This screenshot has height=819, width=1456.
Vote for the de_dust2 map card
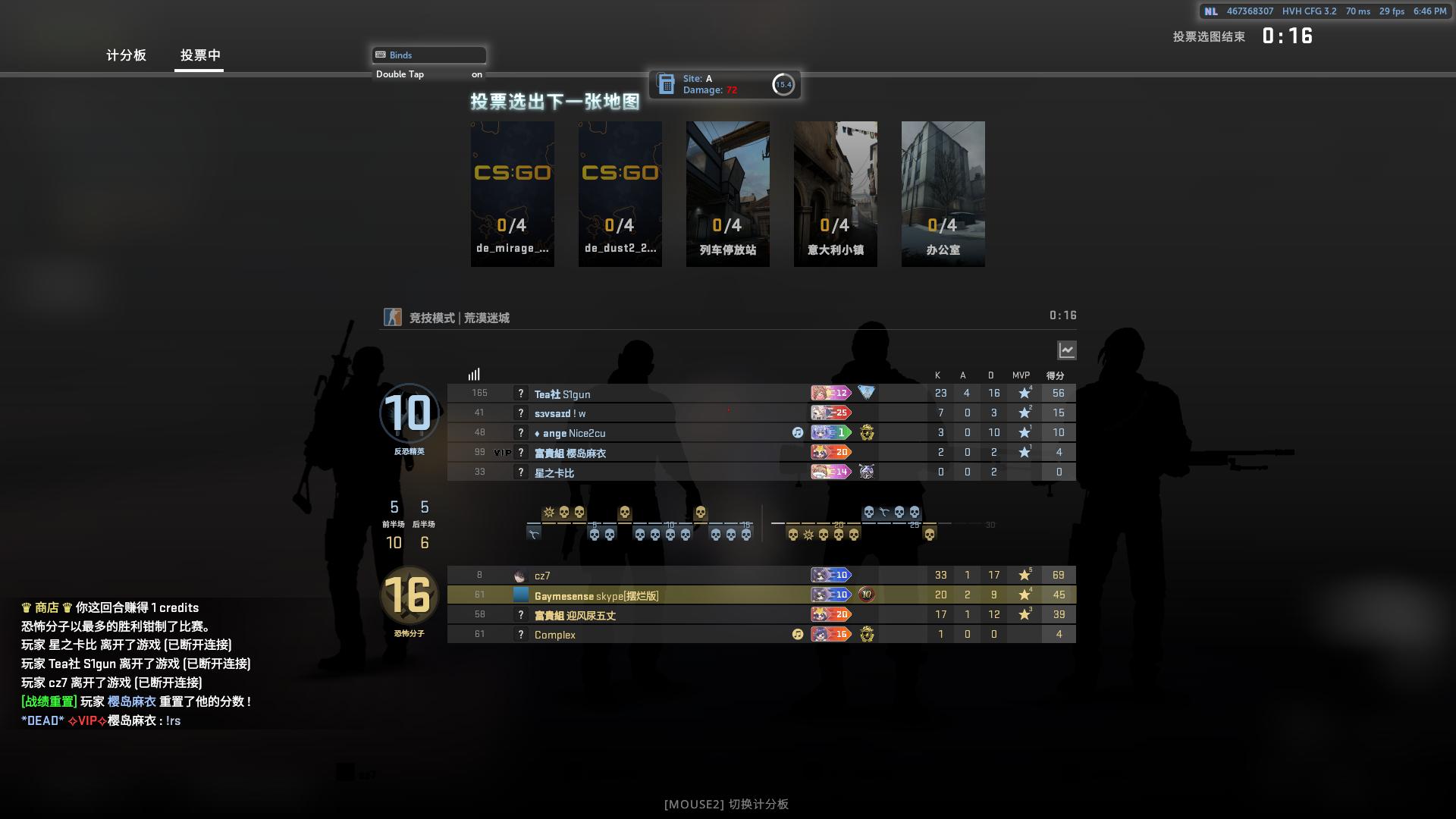(620, 193)
